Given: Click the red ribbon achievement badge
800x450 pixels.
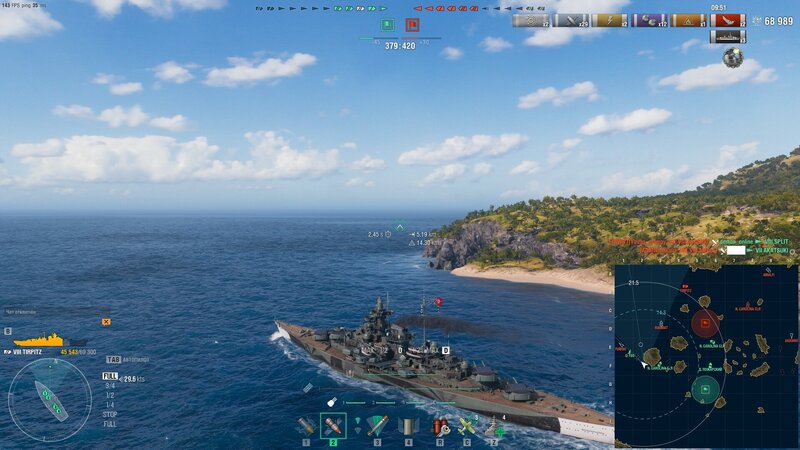Looking at the screenshot, I should [731, 20].
